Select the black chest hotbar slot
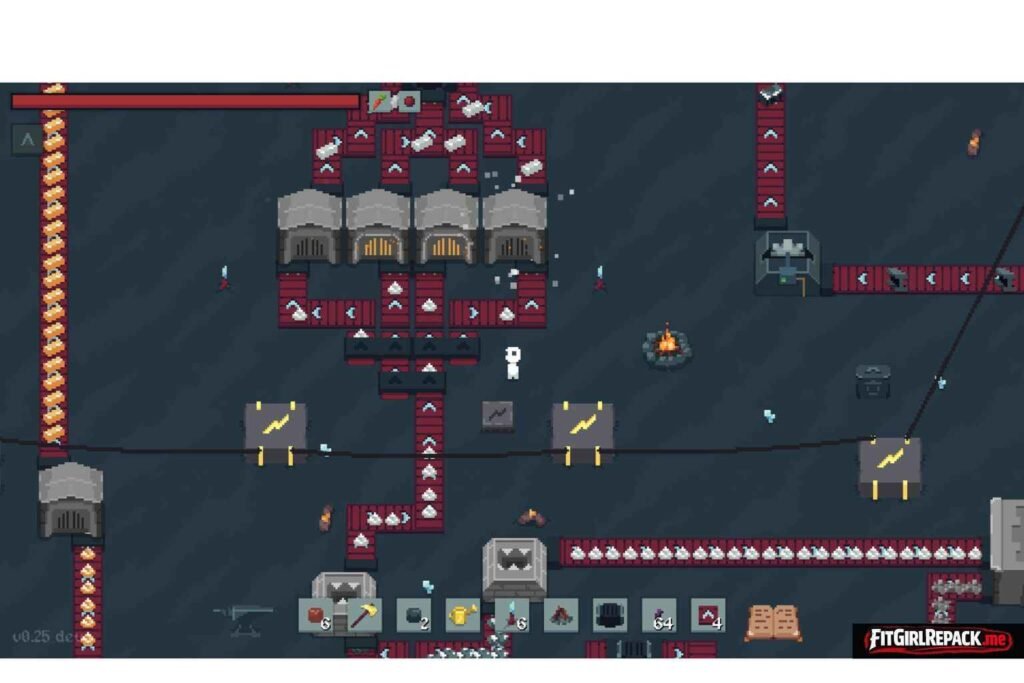This screenshot has width=1024, height=683. point(609,615)
